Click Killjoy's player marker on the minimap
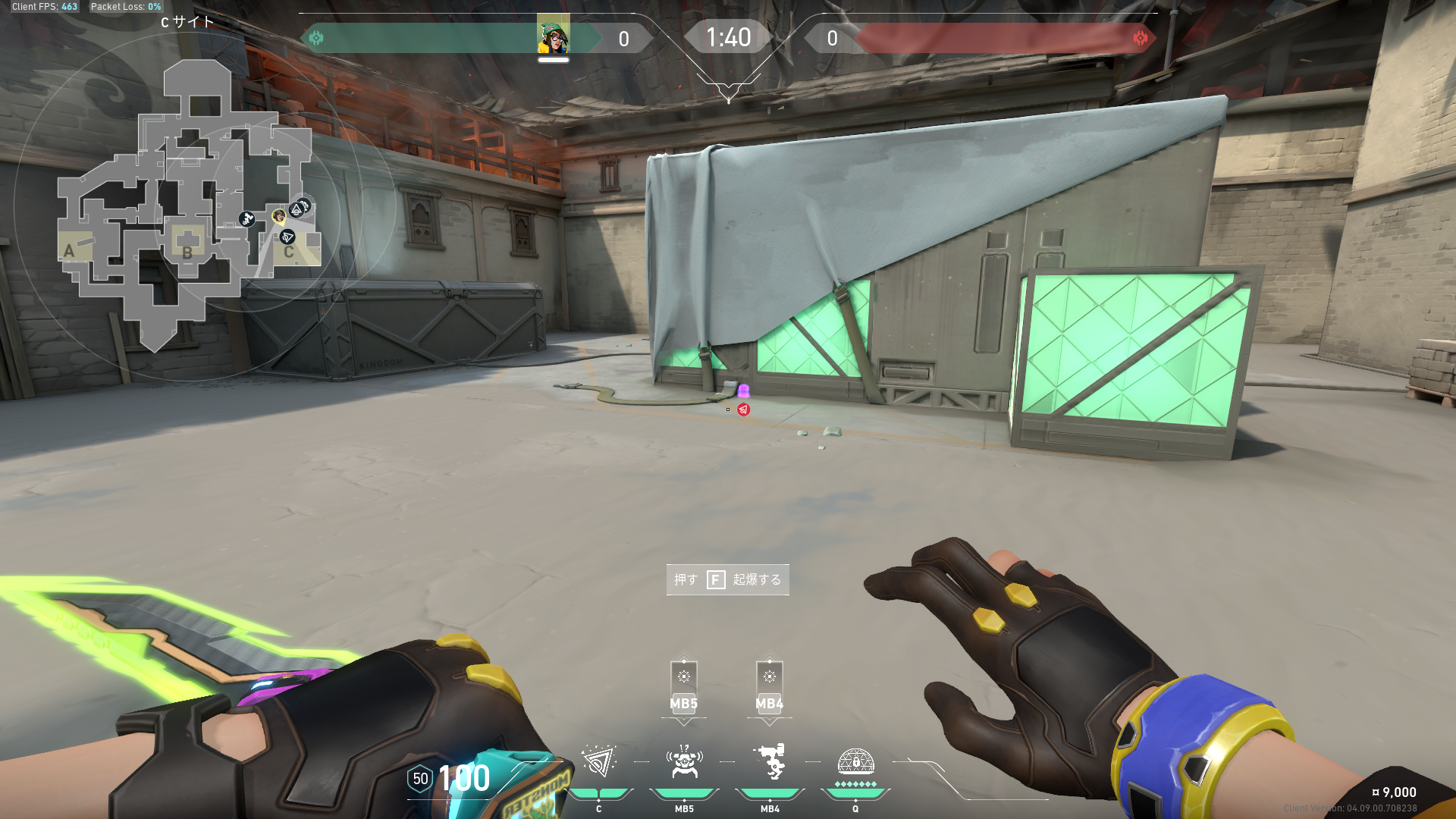 [x=279, y=217]
